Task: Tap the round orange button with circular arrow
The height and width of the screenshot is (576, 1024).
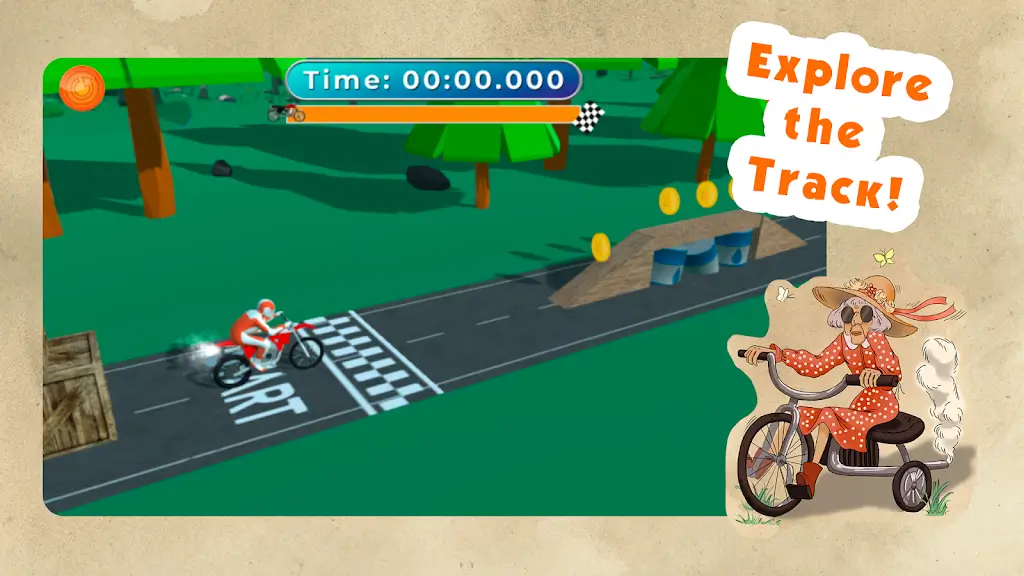Action: pyautogui.click(x=81, y=88)
